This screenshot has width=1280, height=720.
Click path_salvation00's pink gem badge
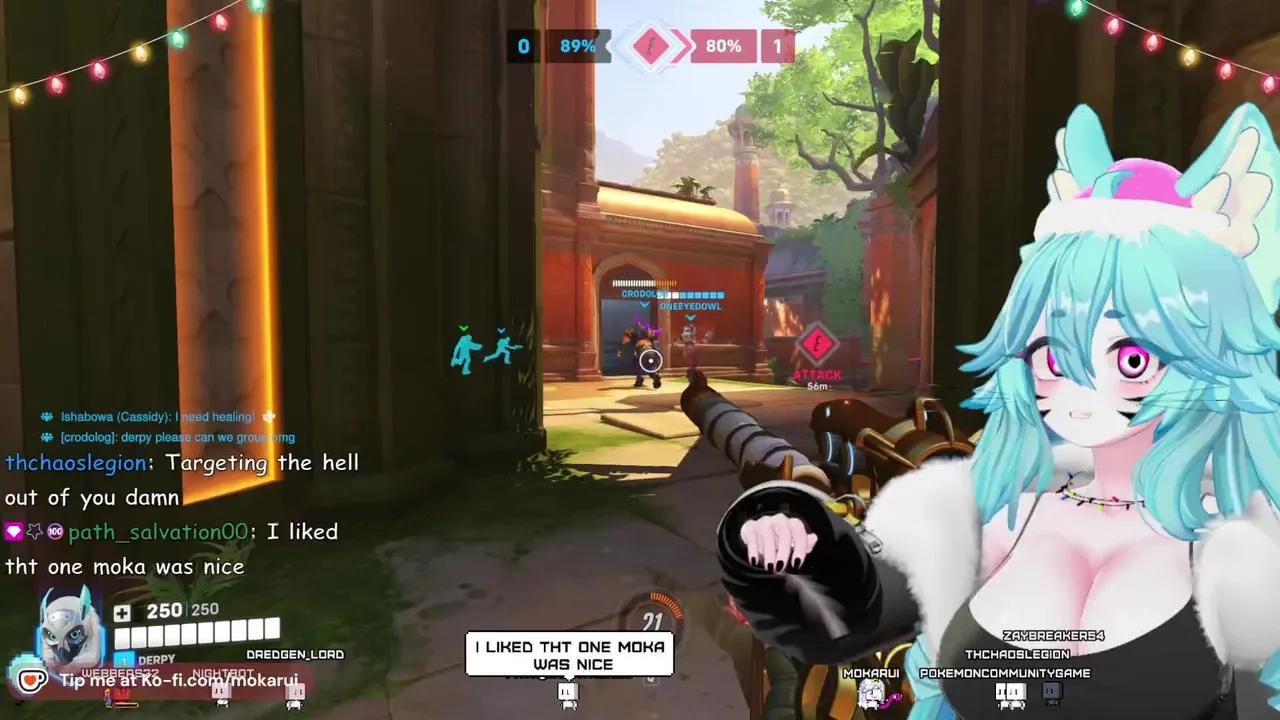click(x=13, y=531)
